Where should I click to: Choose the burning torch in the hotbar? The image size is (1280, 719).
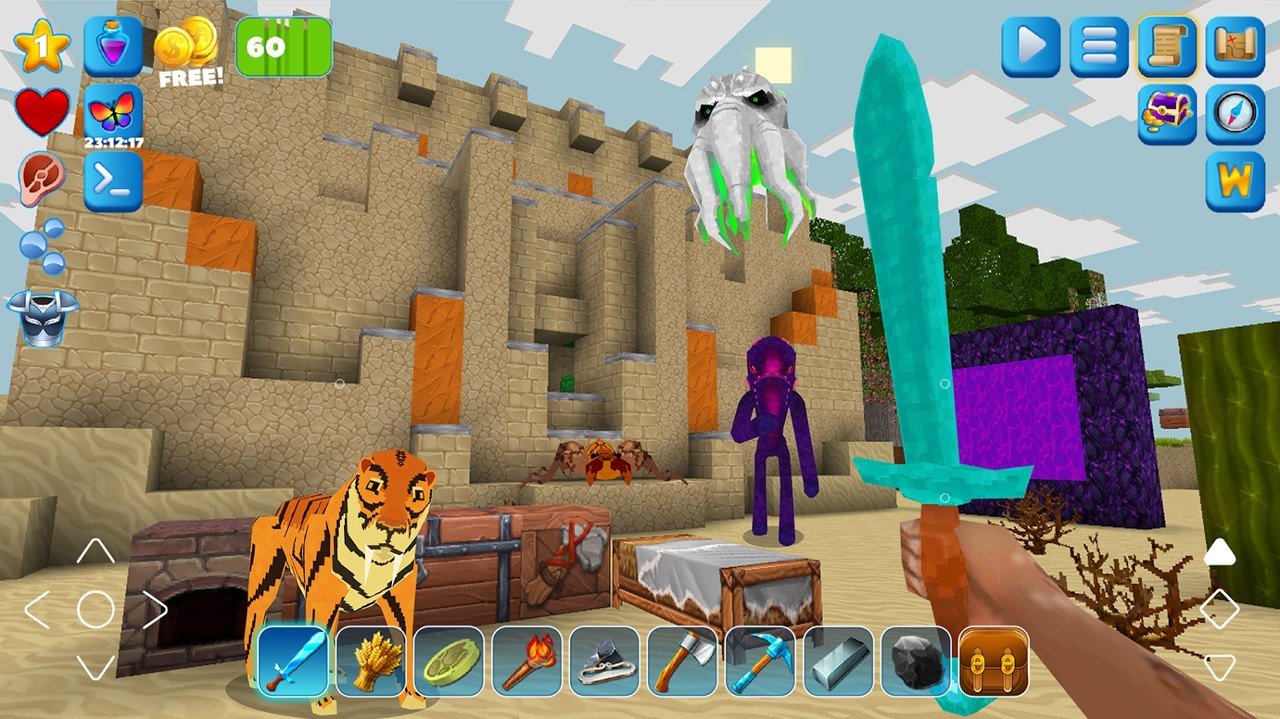[x=527, y=661]
